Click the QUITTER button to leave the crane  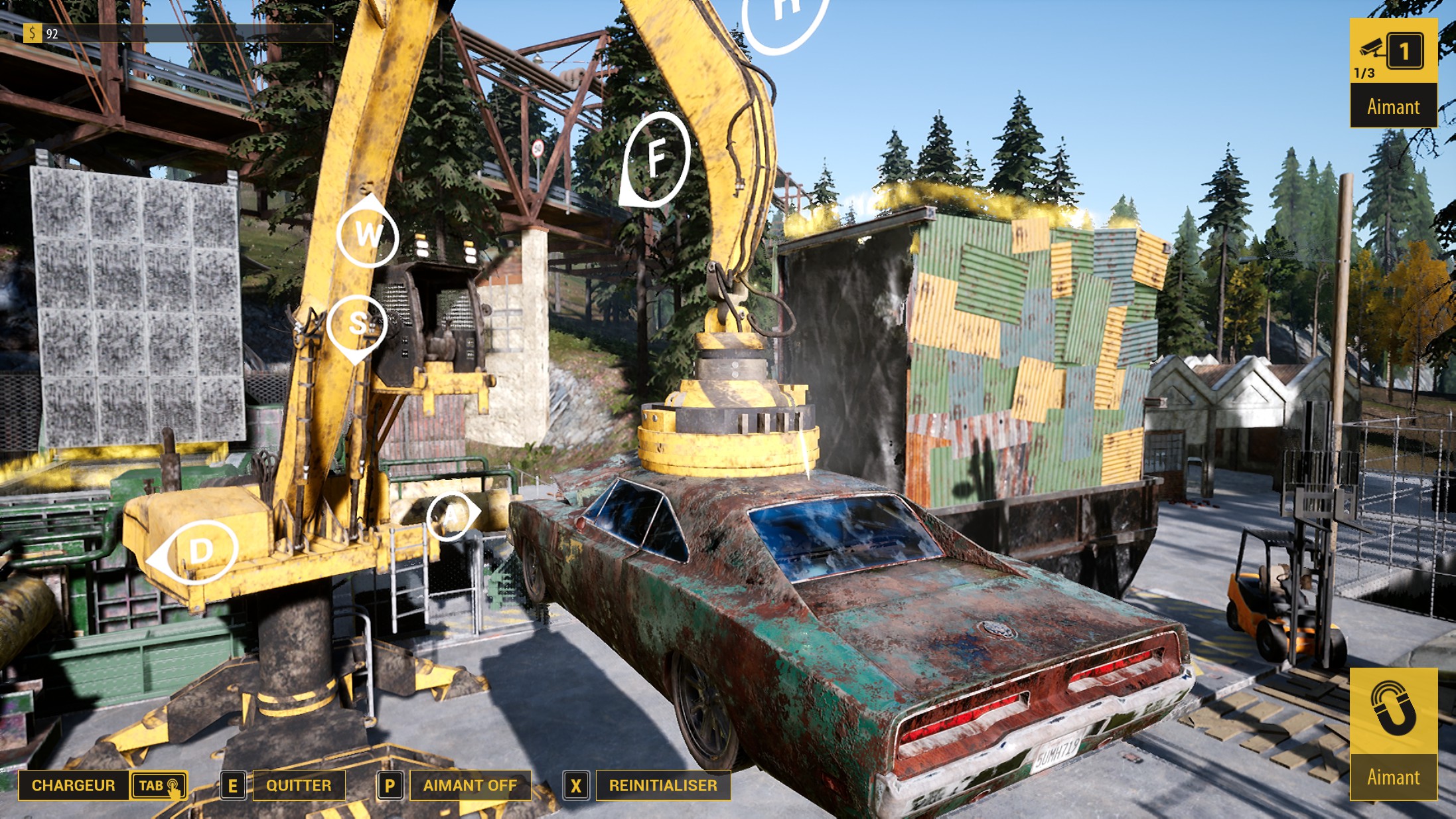tap(299, 785)
